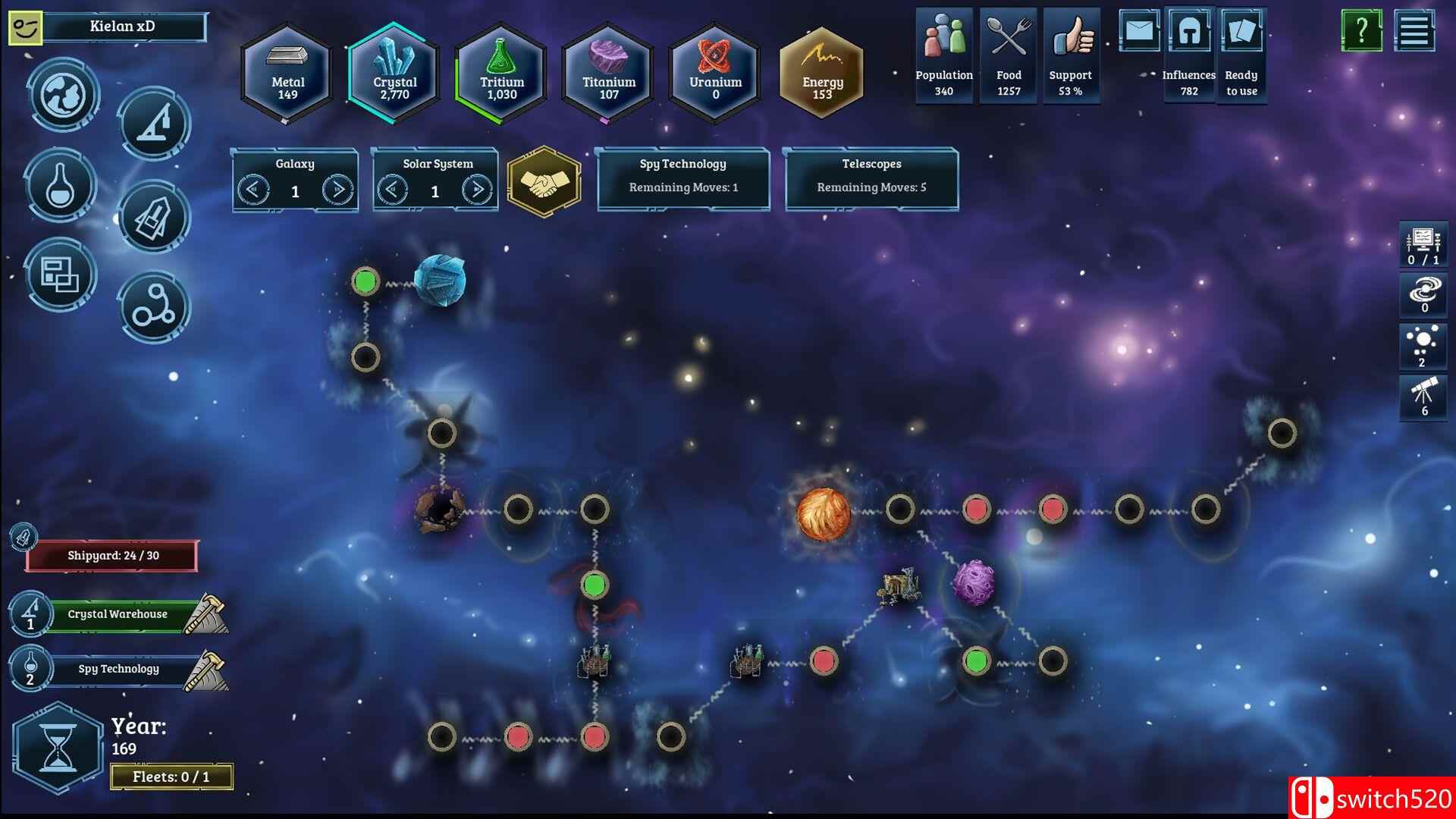Open the help panel with the question mark
The image size is (1456, 819).
1363,32
